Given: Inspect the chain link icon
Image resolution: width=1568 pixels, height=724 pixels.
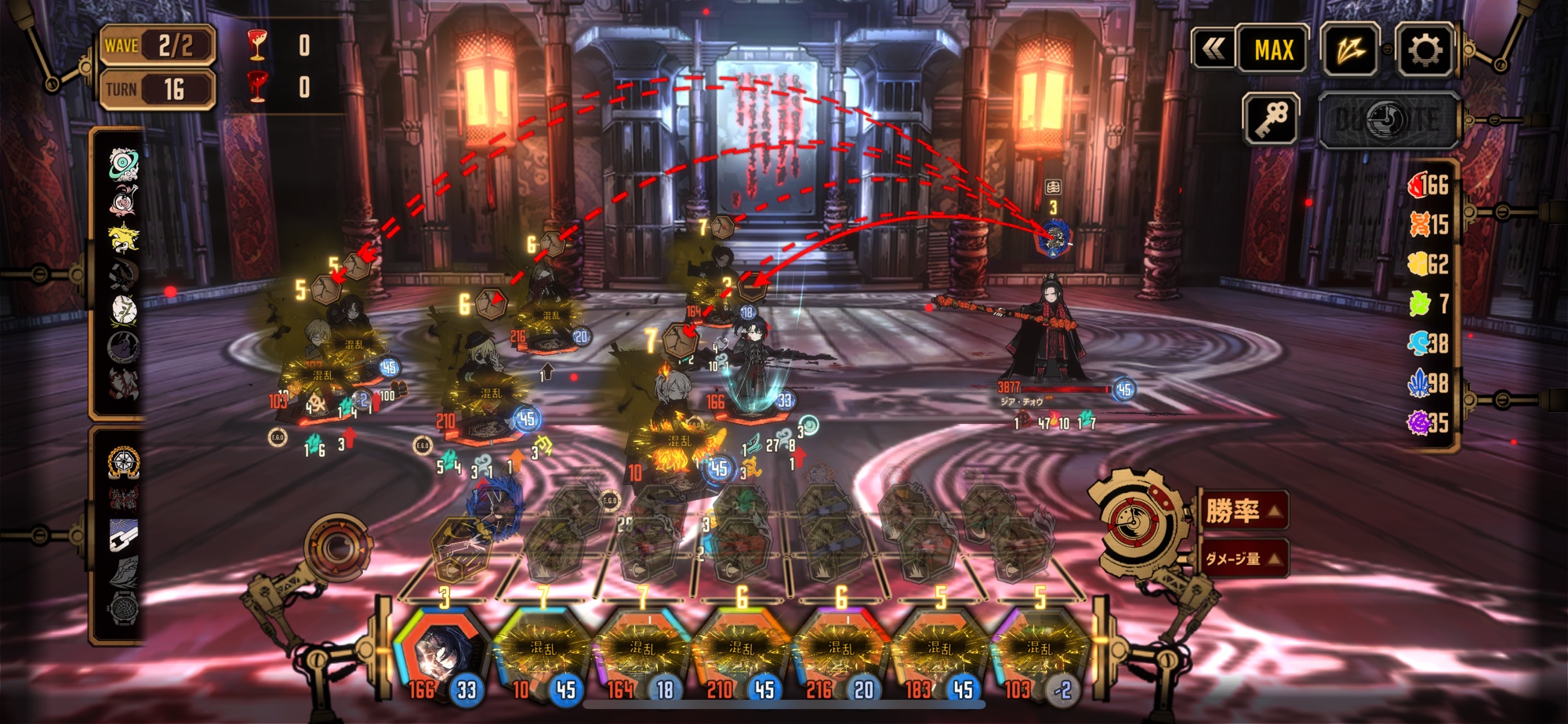Looking at the screenshot, I should 123,536.
